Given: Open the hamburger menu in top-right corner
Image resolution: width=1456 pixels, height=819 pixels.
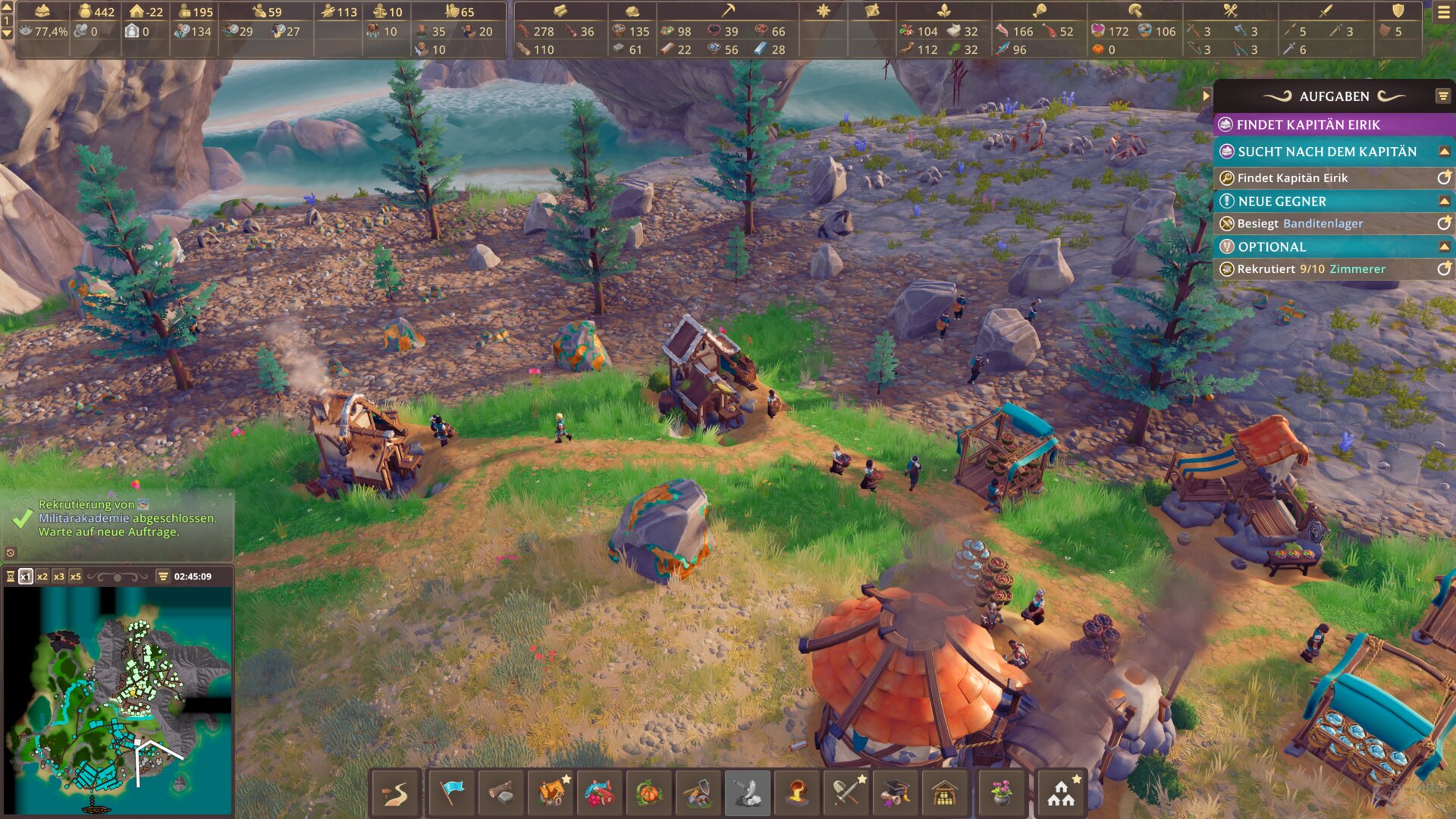Looking at the screenshot, I should tap(1443, 12).
